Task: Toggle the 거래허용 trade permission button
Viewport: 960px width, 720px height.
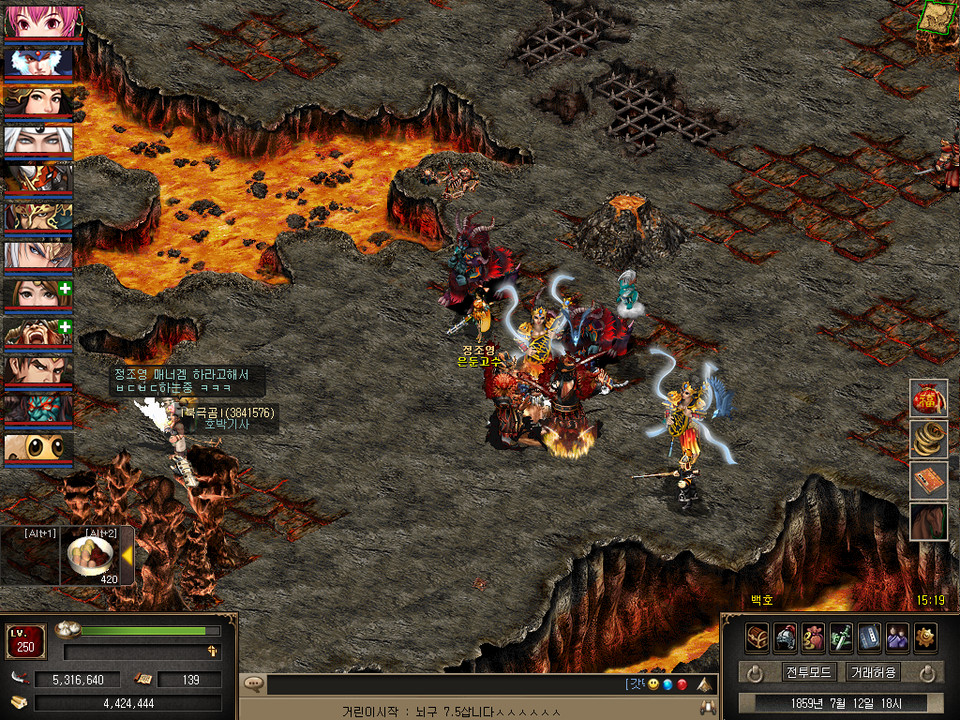Action: [x=873, y=673]
